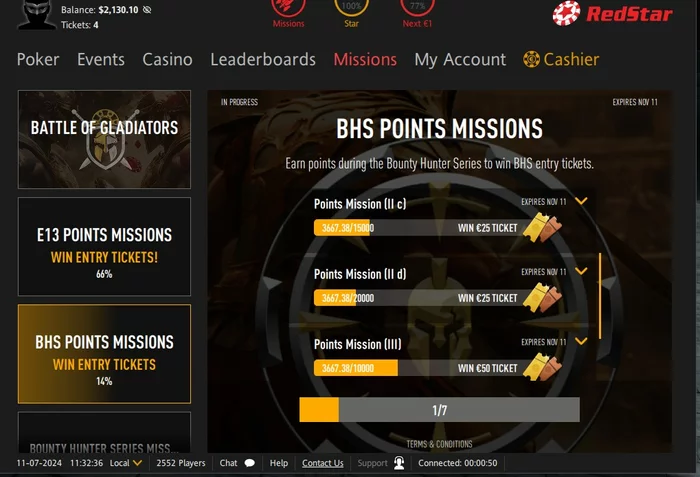Open the Chat window
This screenshot has height=477, width=700.
[x=237, y=463]
